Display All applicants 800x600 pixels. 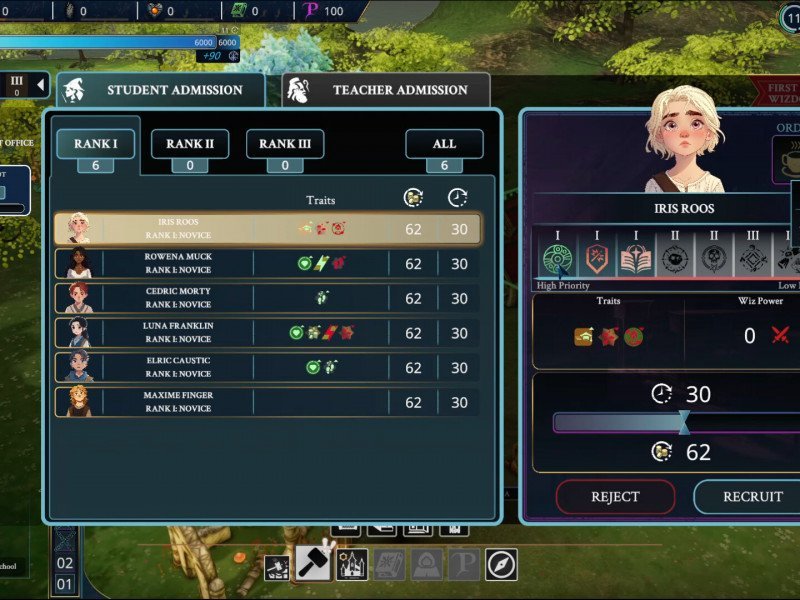pyautogui.click(x=444, y=144)
